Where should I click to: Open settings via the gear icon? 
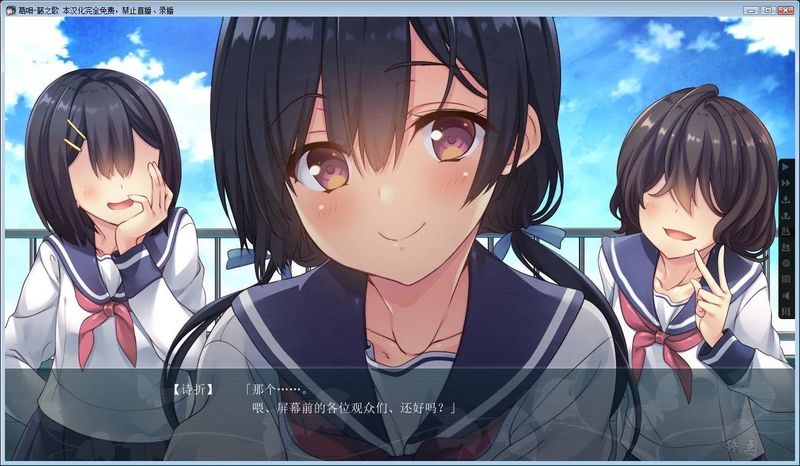[x=787, y=262]
